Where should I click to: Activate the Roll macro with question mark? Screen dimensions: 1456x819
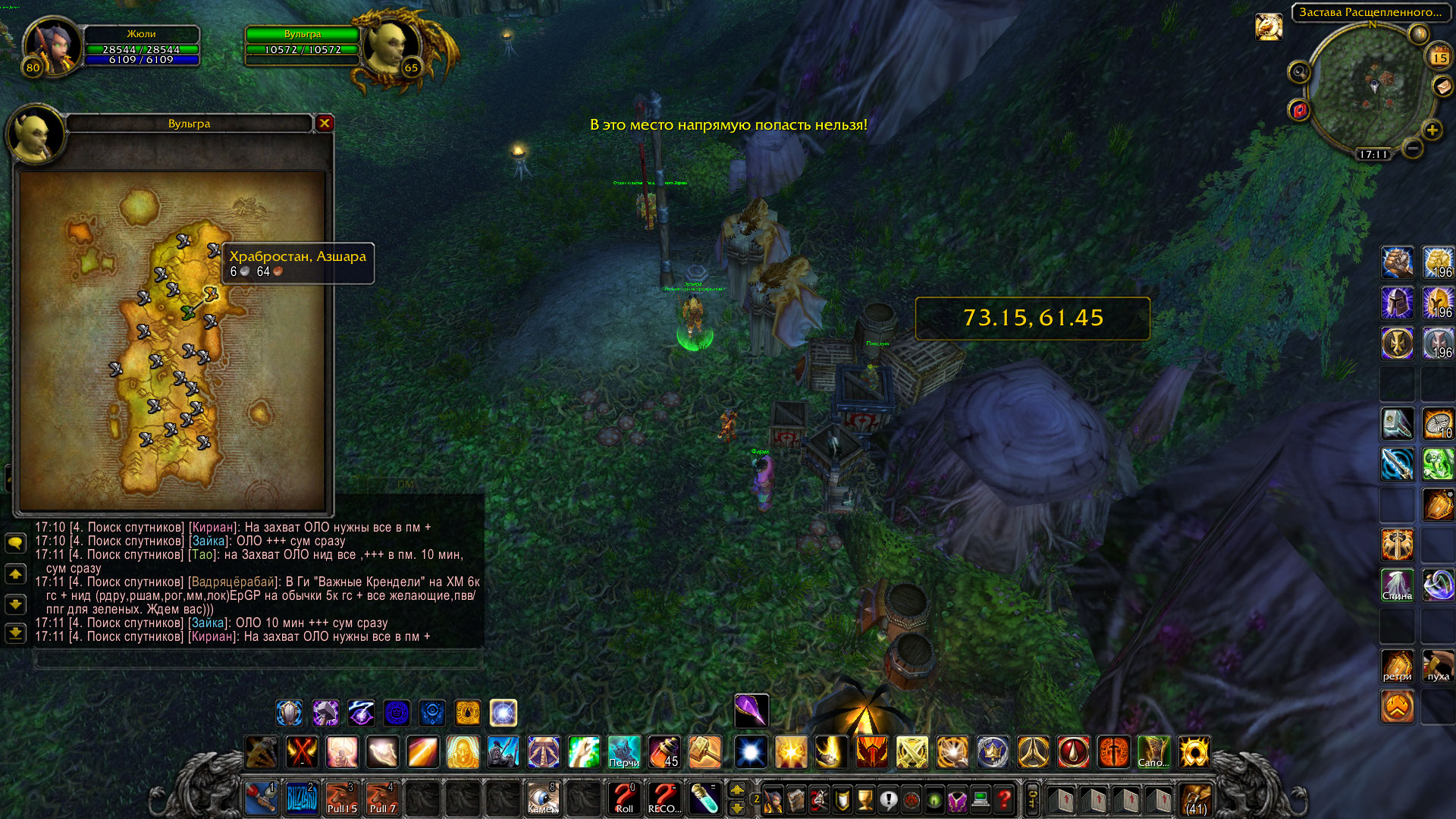tap(624, 799)
